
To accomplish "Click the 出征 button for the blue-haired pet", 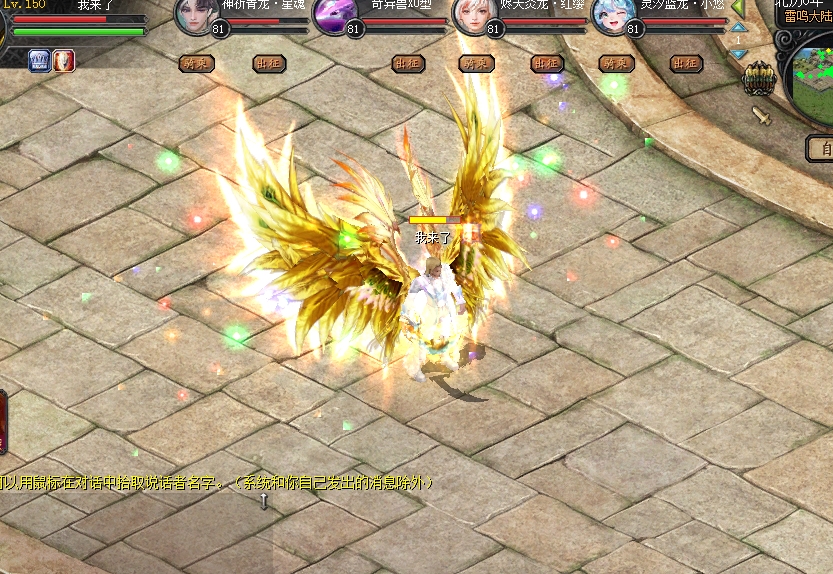I will [x=685, y=64].
